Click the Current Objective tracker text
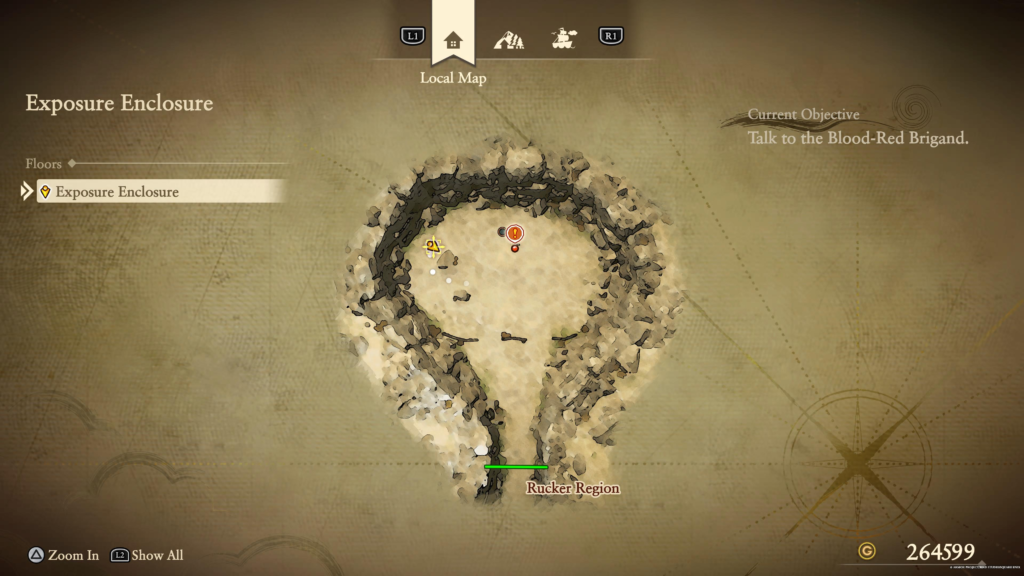 point(858,138)
